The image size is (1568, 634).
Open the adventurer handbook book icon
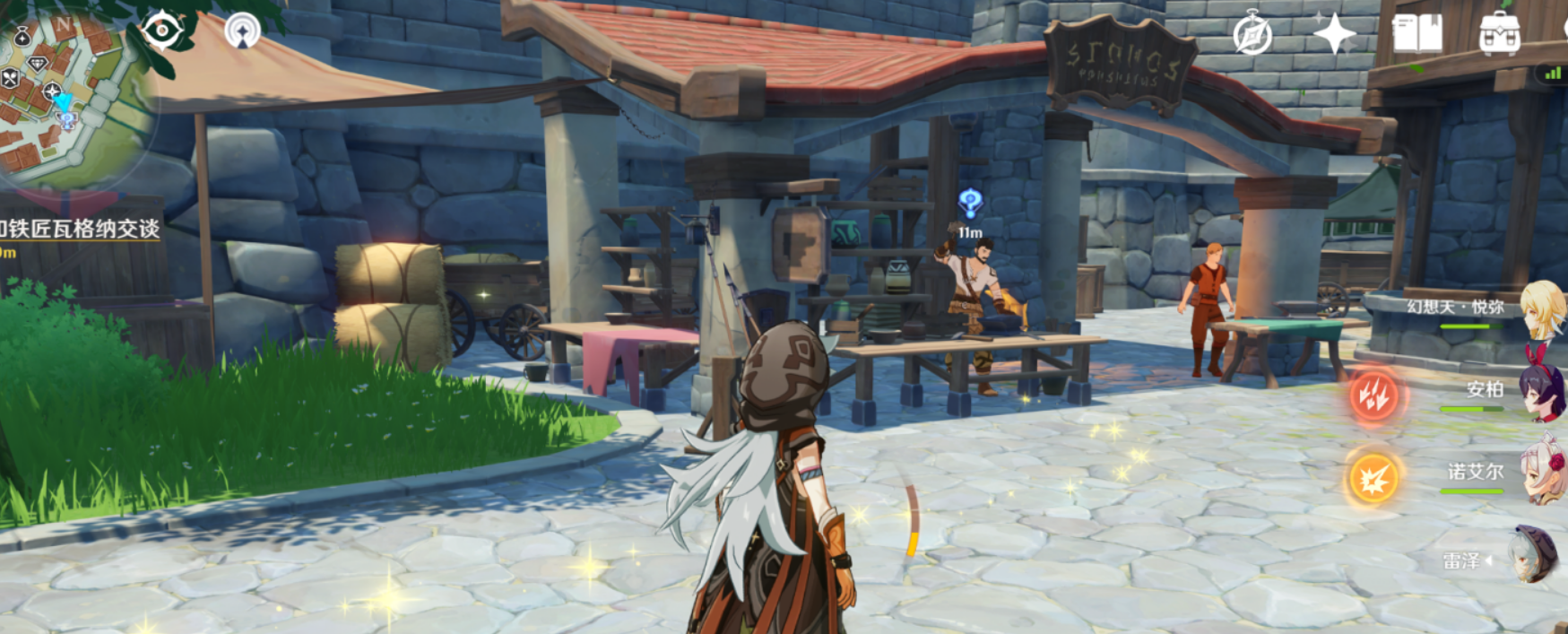[1416, 34]
